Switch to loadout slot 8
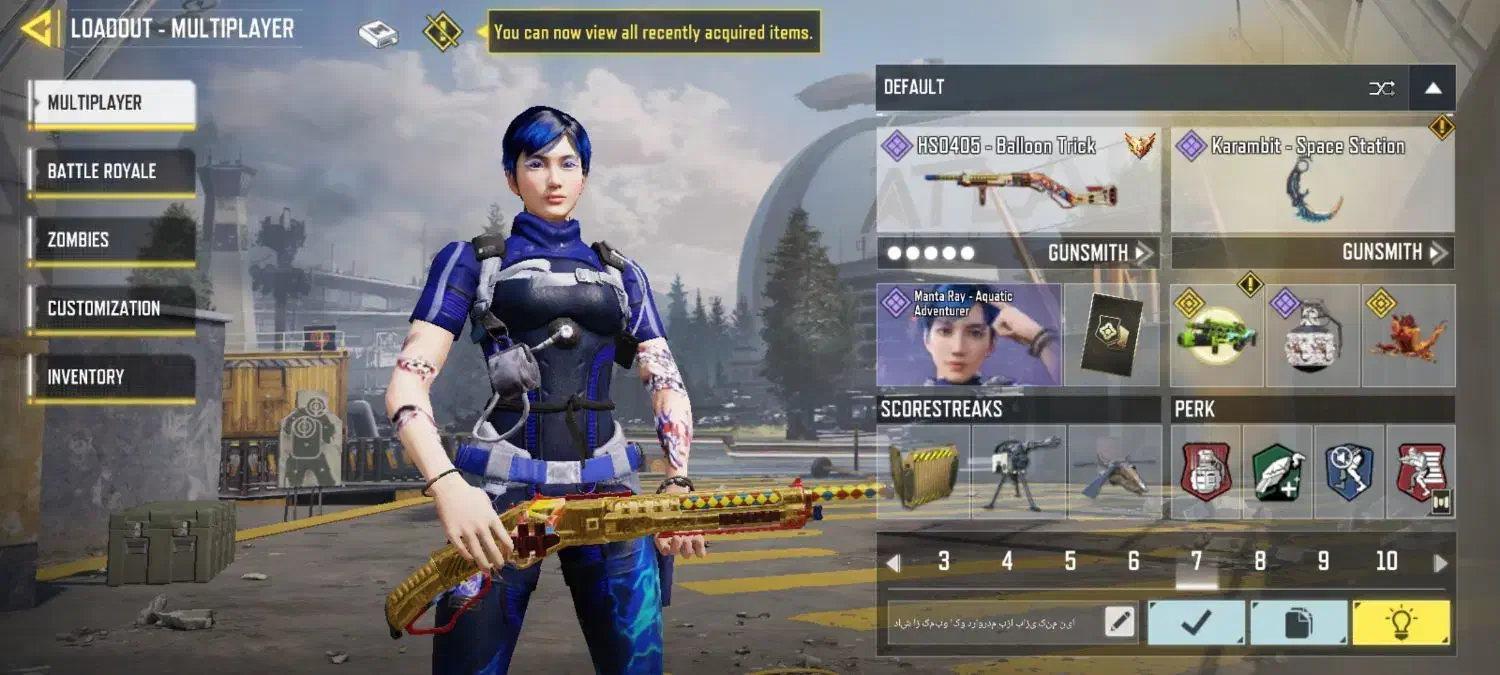Viewport: 1500px width, 675px height. click(1260, 562)
